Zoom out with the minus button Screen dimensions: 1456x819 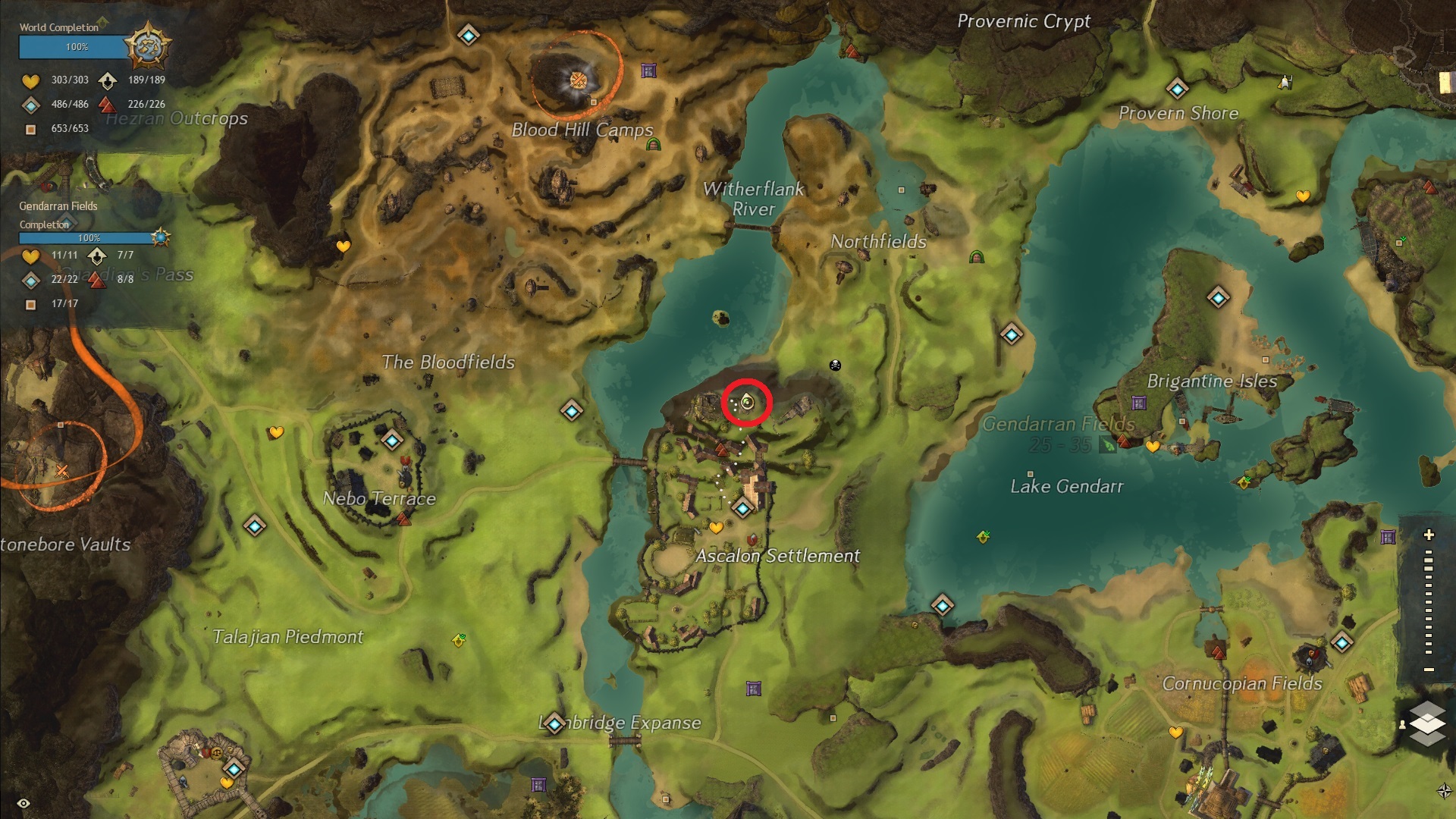pyautogui.click(x=1429, y=670)
